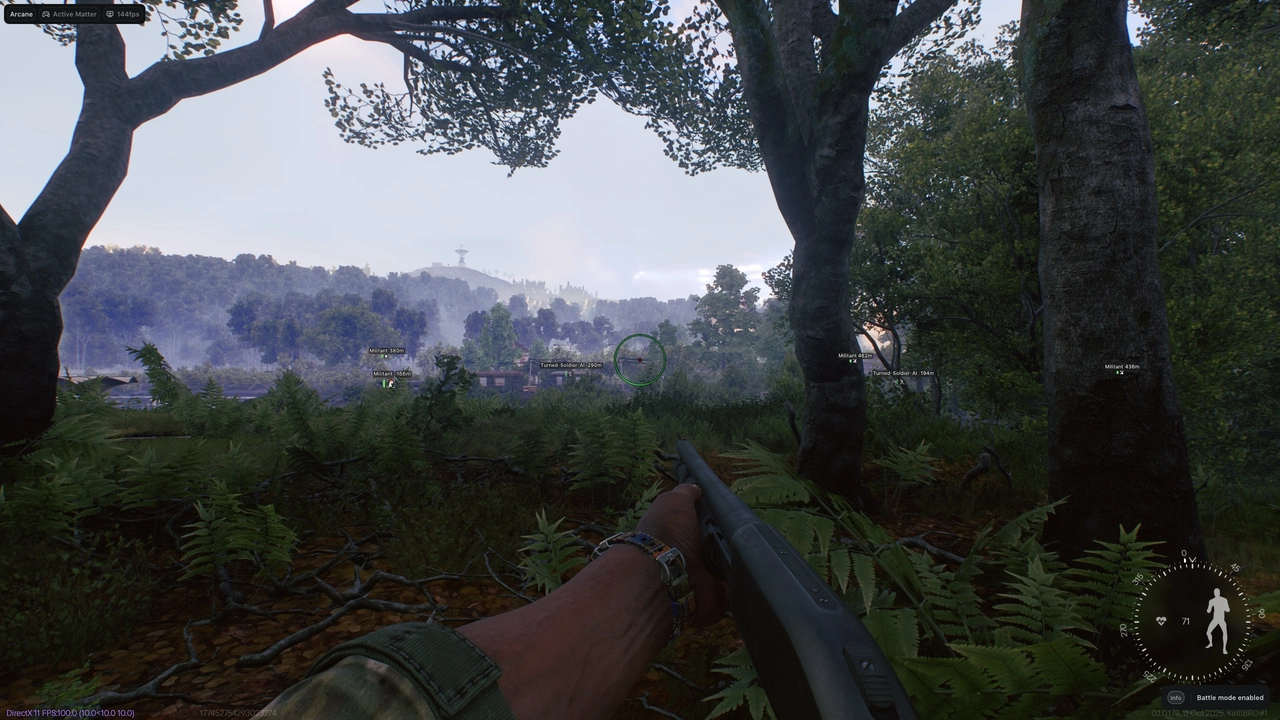Viewport: 1280px width, 720px height.
Task: Open the Arcane badge in the top bar
Action: tap(20, 14)
